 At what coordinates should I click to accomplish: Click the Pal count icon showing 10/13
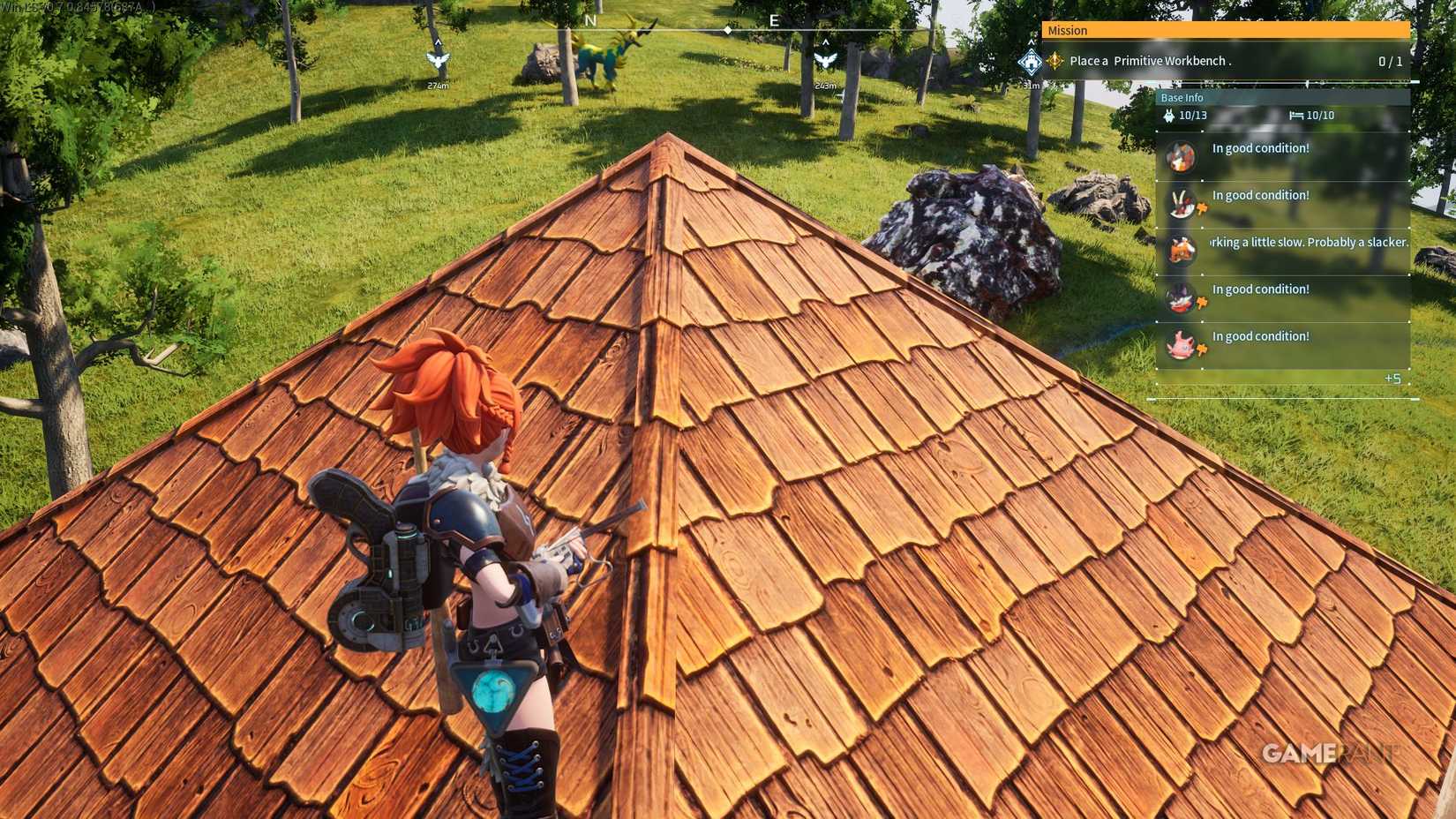click(1170, 115)
